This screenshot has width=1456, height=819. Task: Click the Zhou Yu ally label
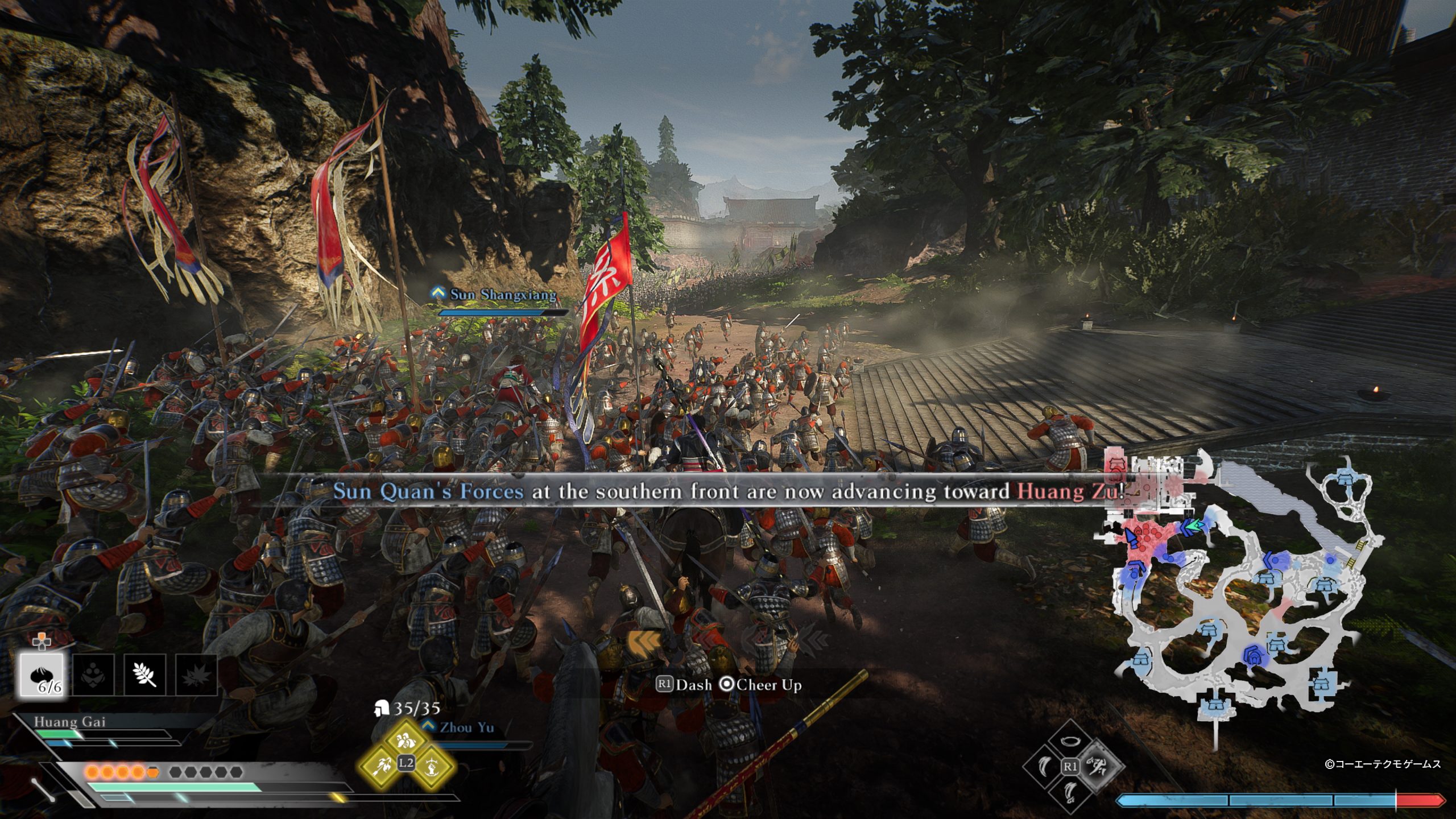point(466,727)
